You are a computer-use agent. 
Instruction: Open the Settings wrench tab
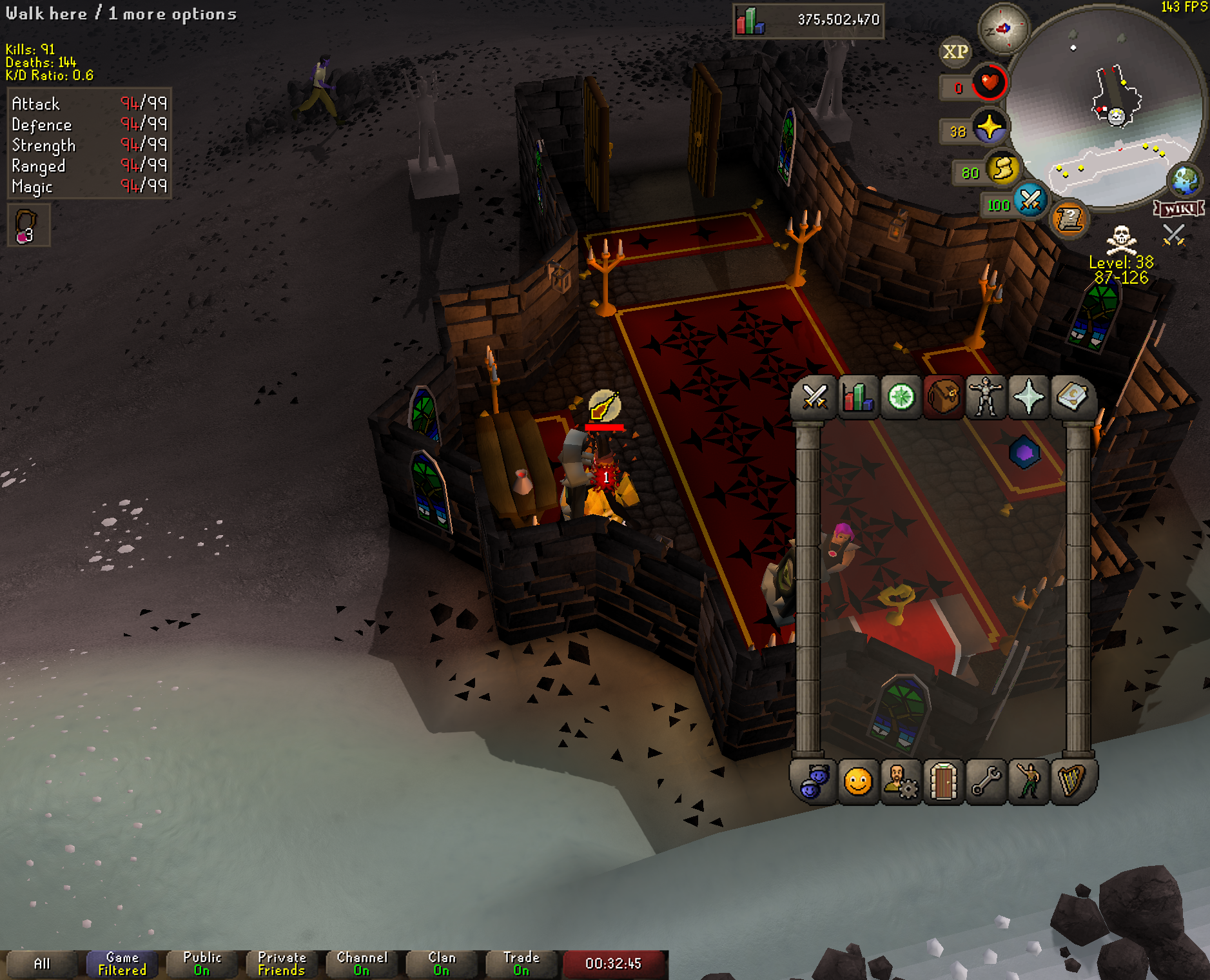click(x=986, y=782)
